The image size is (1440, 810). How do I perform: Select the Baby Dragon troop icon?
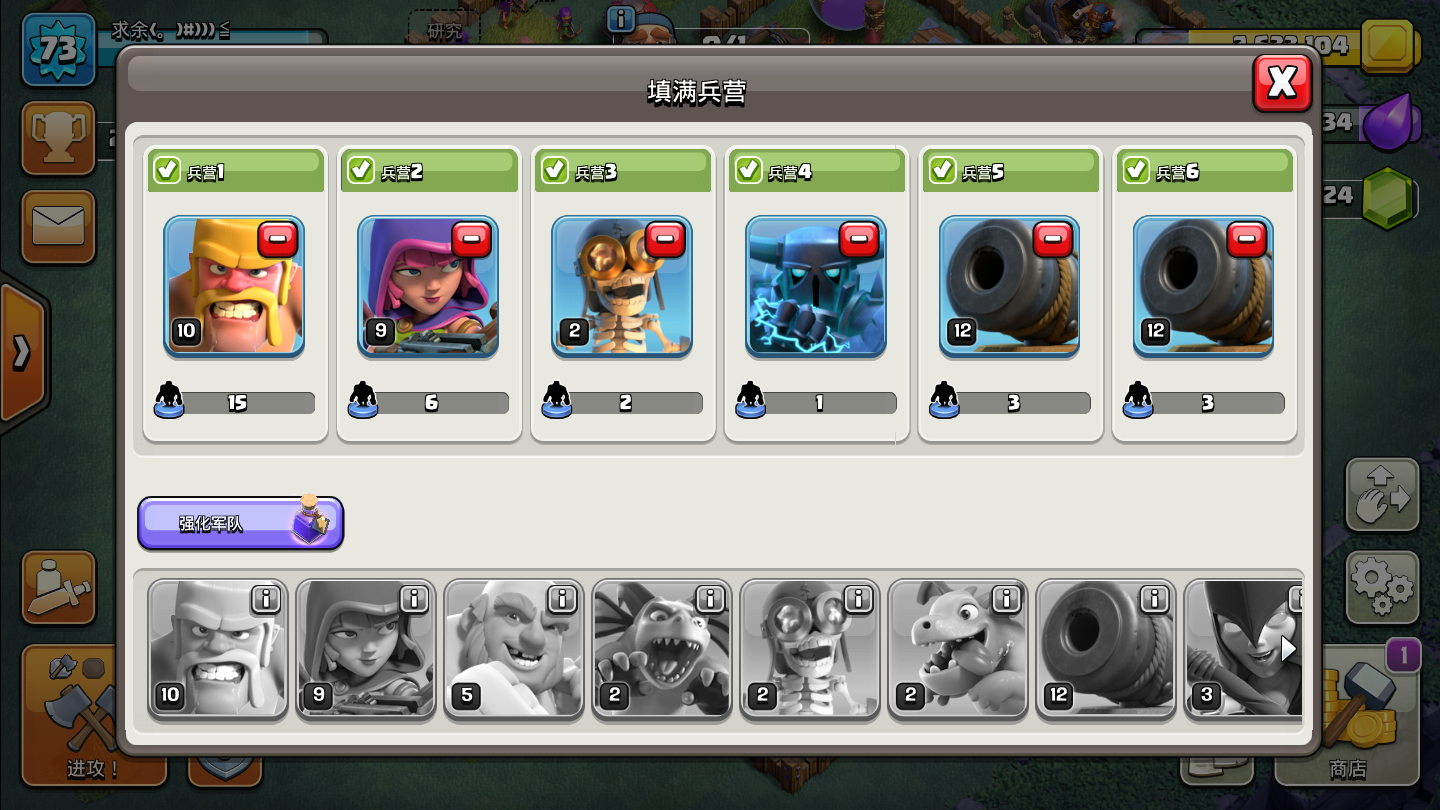(957, 649)
